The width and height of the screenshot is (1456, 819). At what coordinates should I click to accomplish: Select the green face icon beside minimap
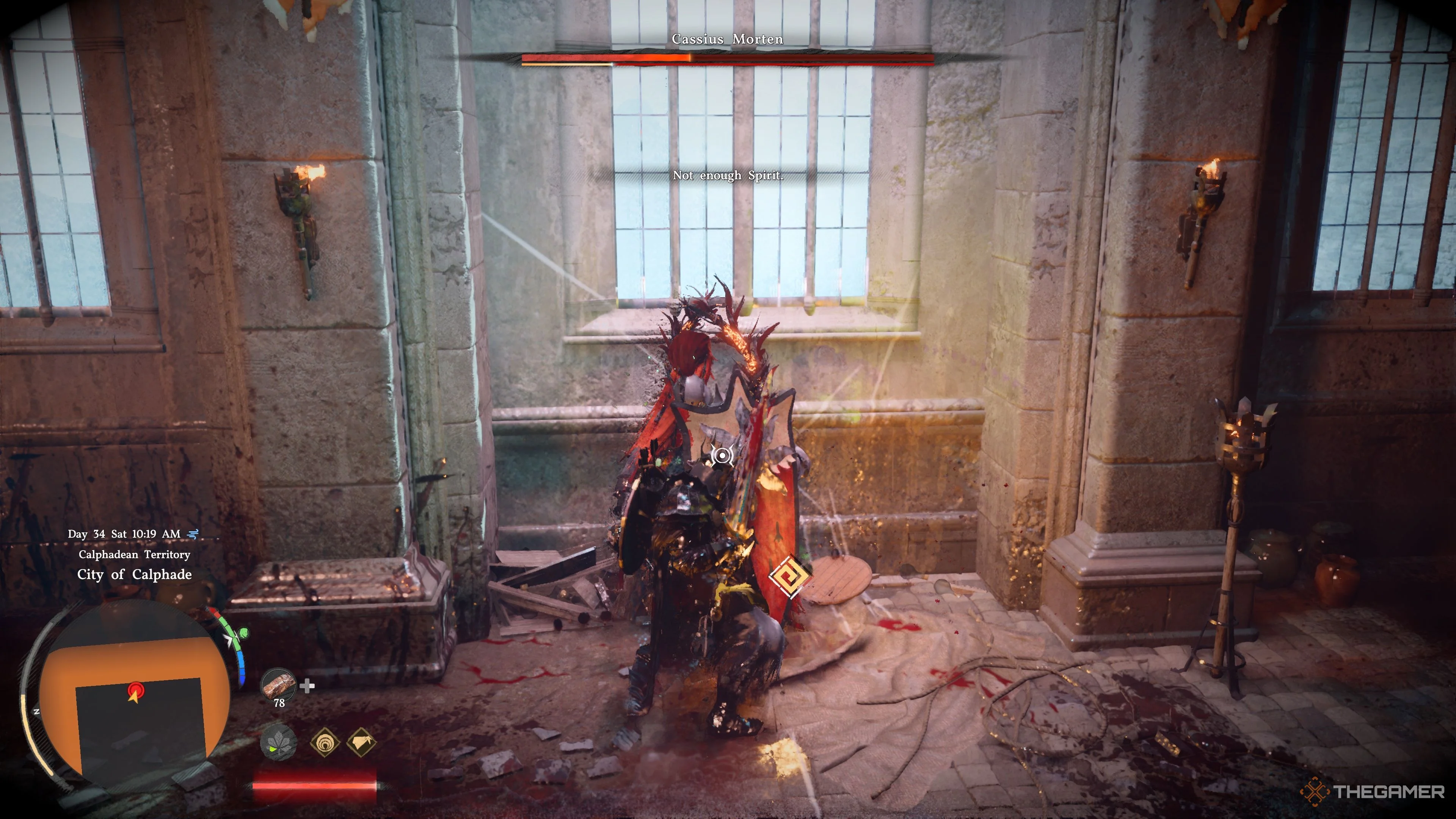pyautogui.click(x=243, y=632)
